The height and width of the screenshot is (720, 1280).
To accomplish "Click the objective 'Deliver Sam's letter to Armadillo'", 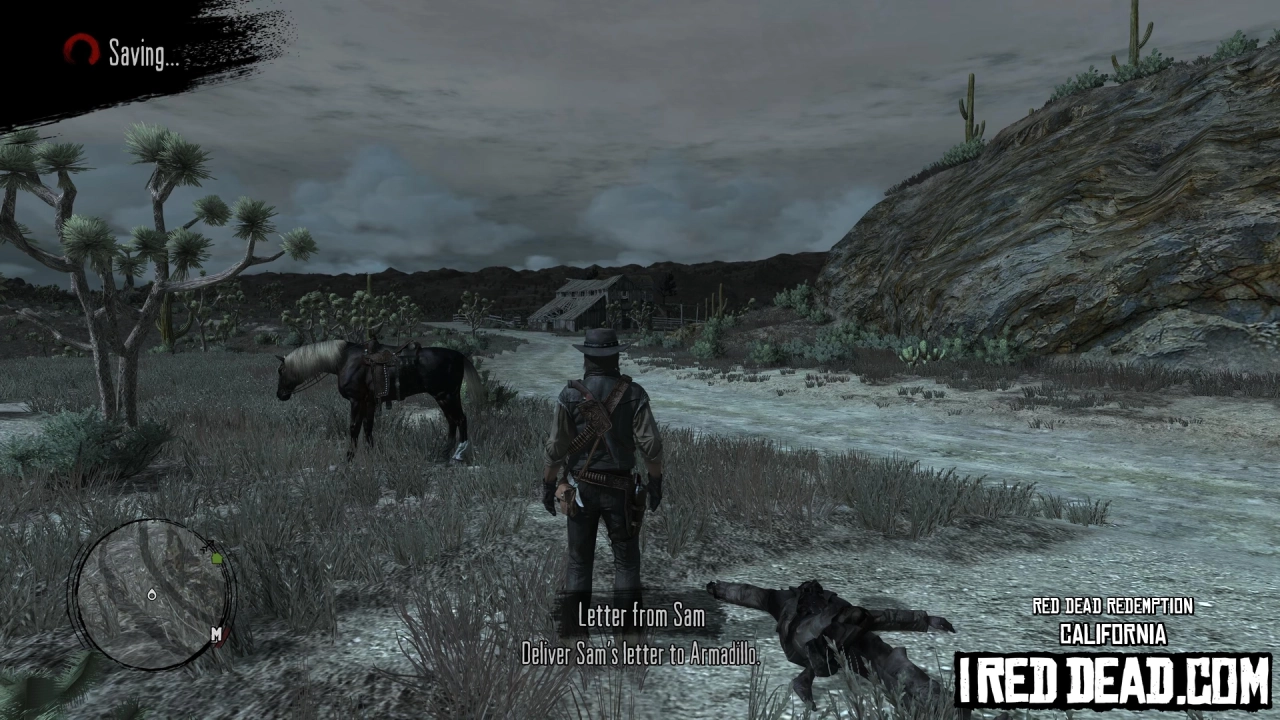I will pos(640,653).
